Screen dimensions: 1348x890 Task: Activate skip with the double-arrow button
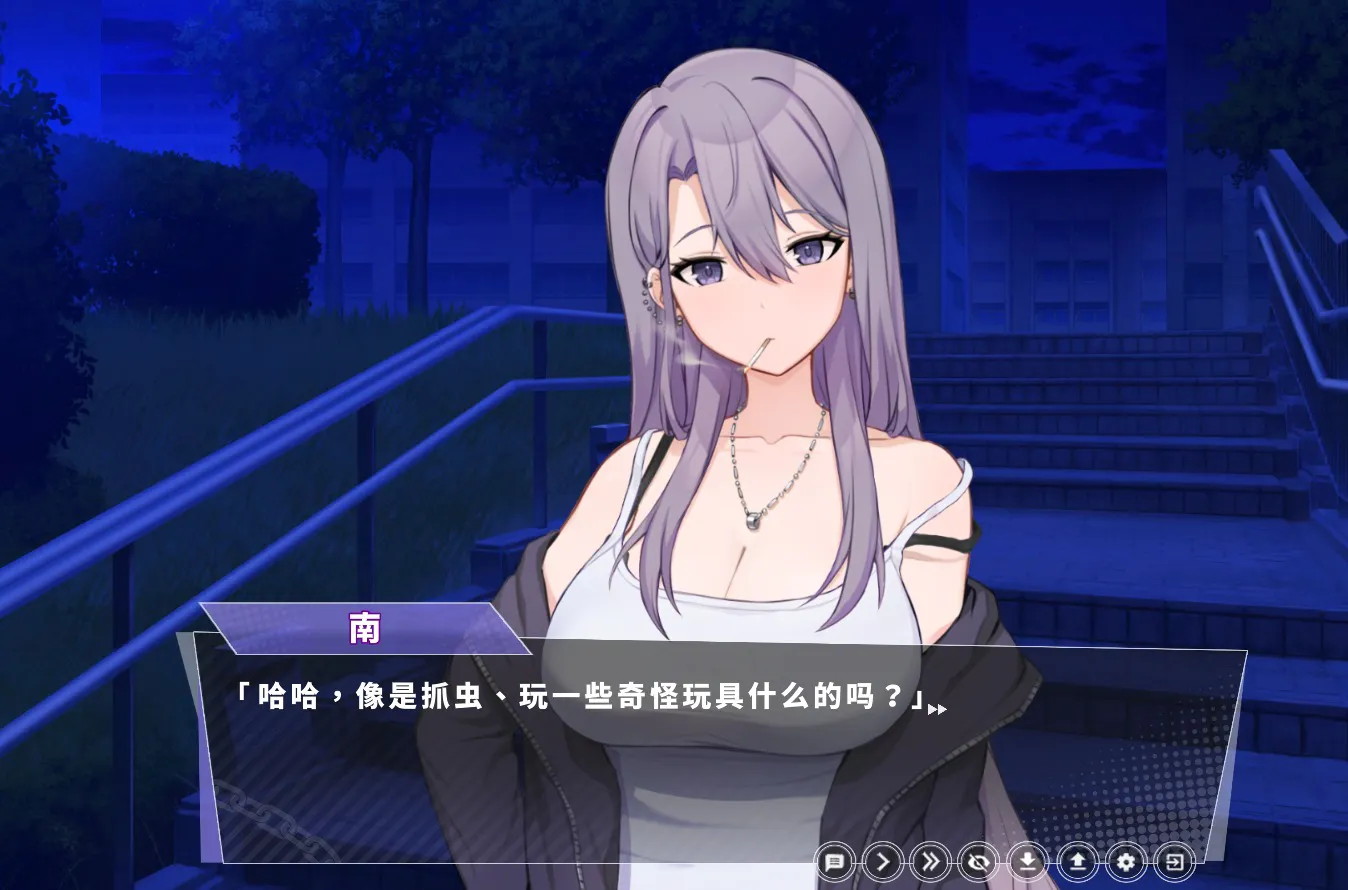(931, 861)
